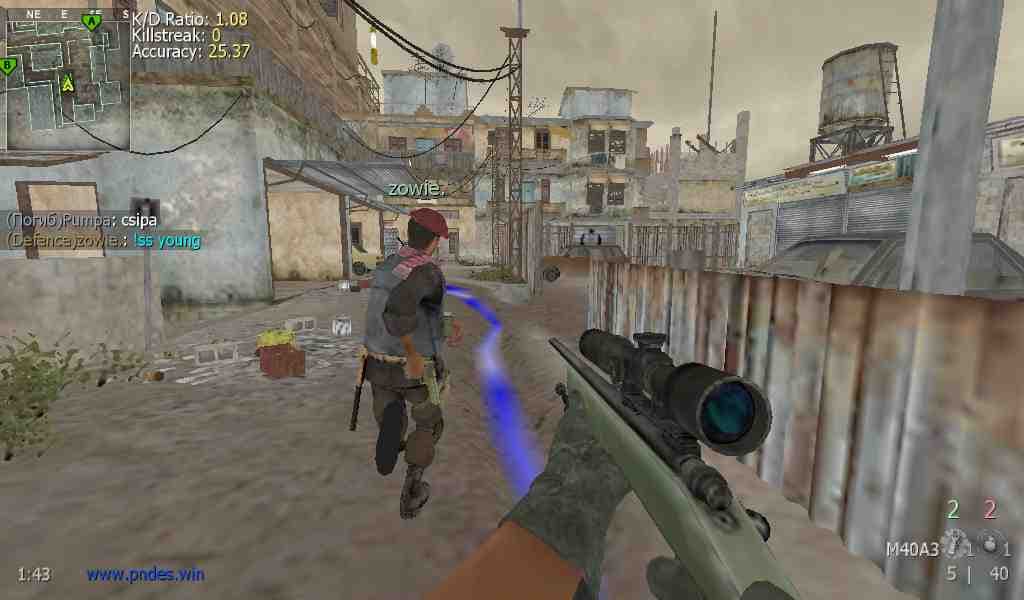1024x600 pixels.
Task: Open the www.pndes.win server link
Action: (x=145, y=574)
